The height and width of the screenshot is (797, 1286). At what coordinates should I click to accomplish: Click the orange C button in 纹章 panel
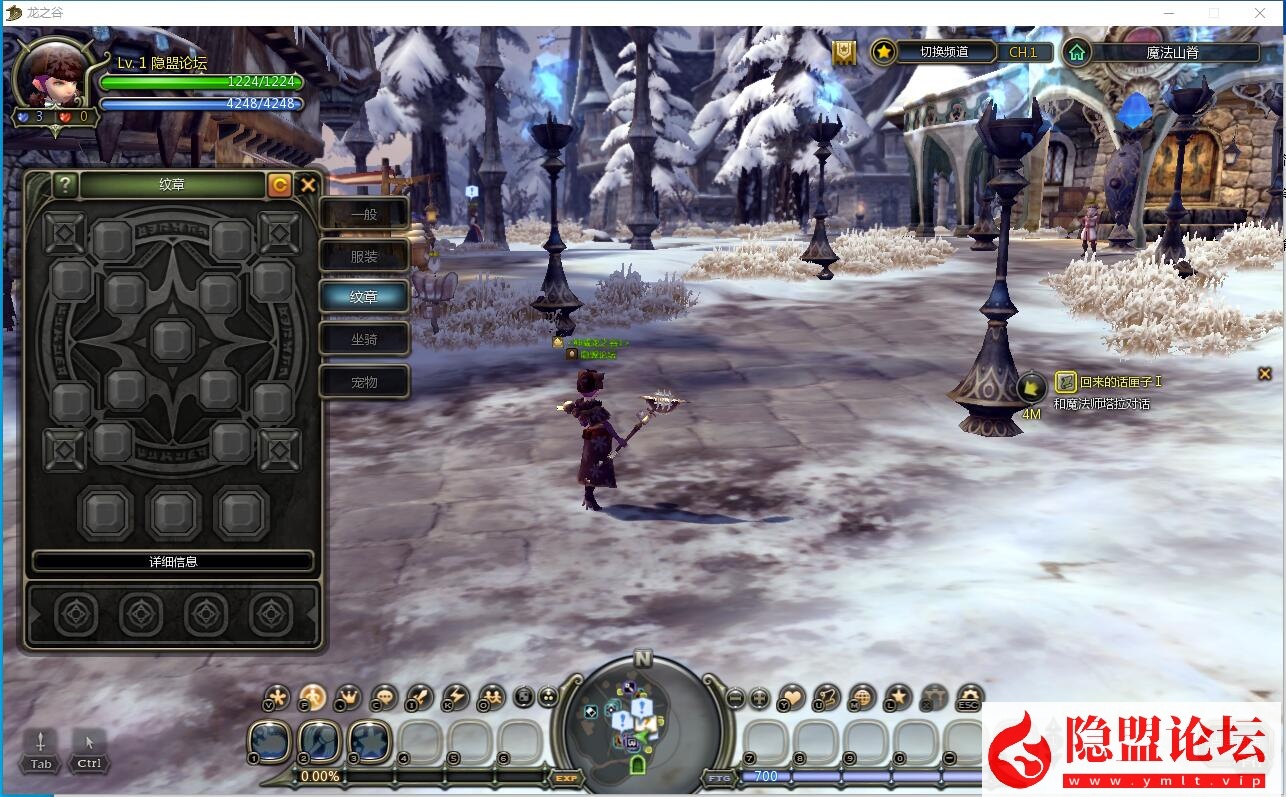pyautogui.click(x=280, y=185)
